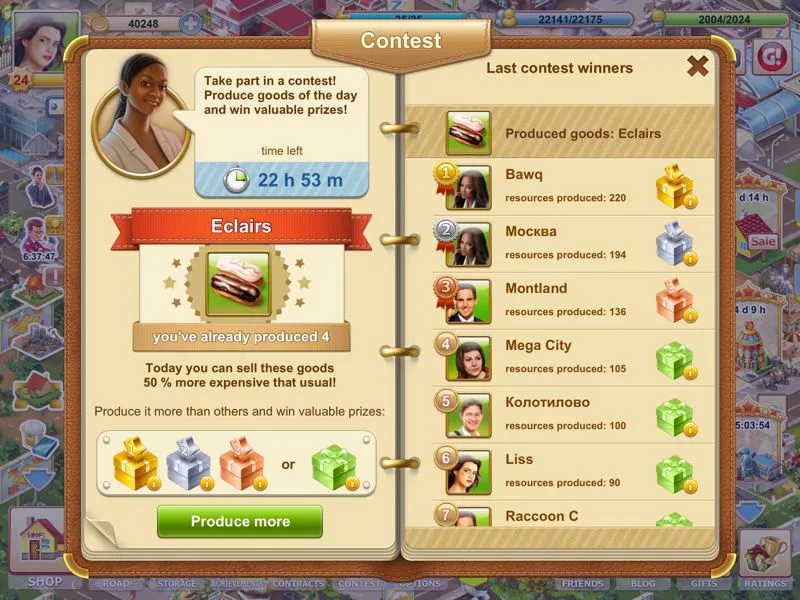The height and width of the screenshot is (600, 800).
Task: Tap the Eclairs goods icon
Action: click(x=240, y=284)
